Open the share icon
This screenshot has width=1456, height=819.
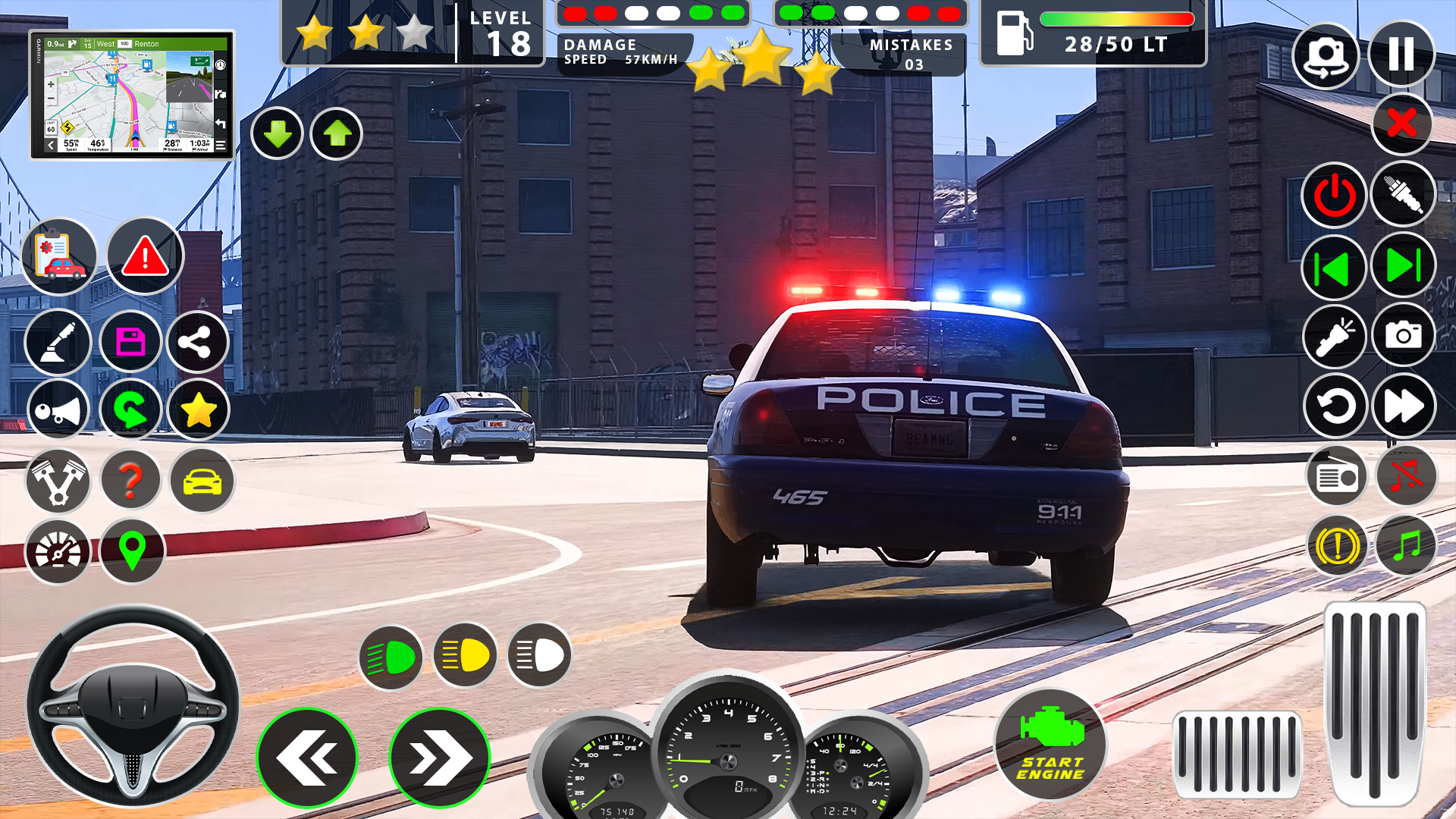coord(196,343)
